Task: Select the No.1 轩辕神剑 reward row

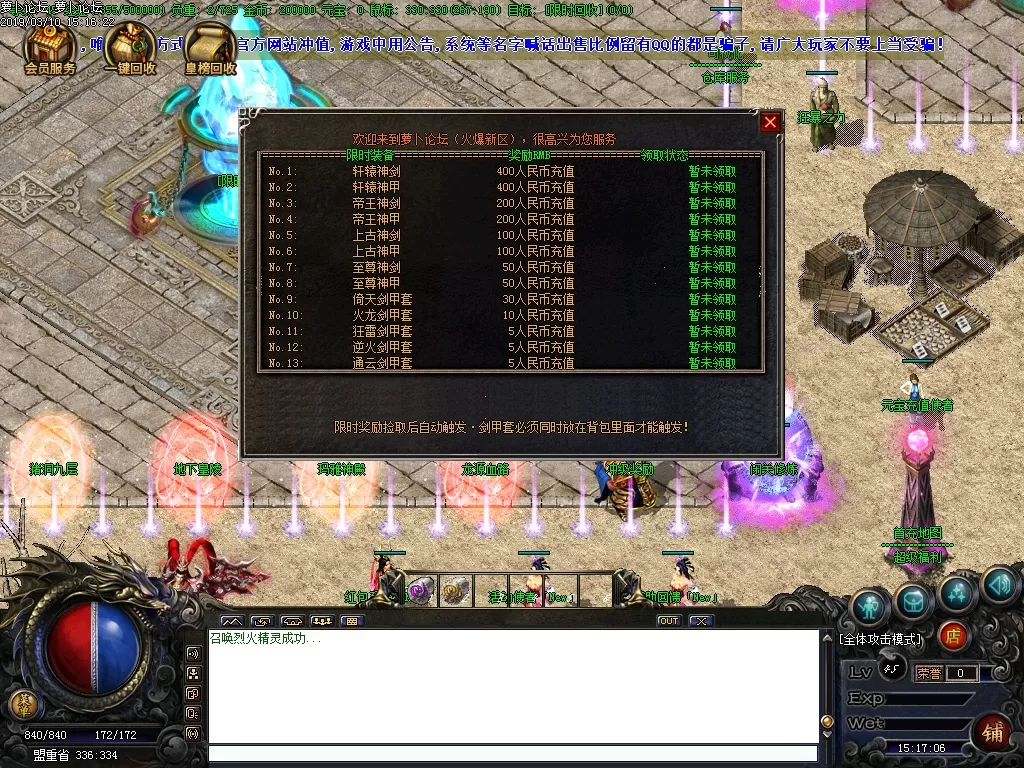Action: click(x=510, y=171)
